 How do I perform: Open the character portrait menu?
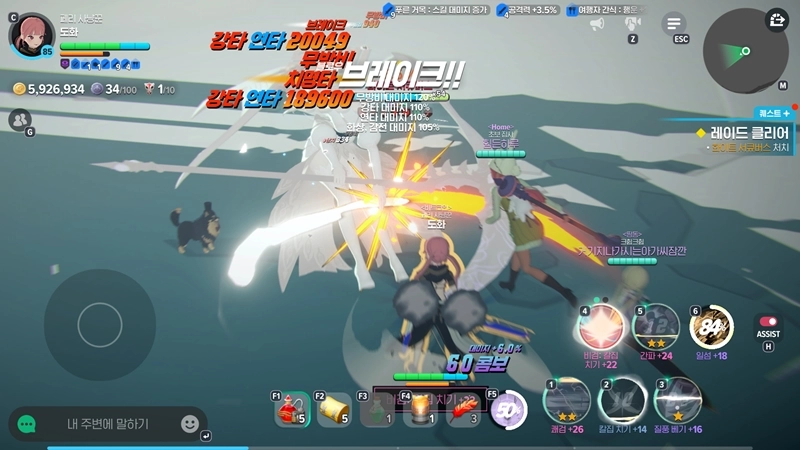32,36
